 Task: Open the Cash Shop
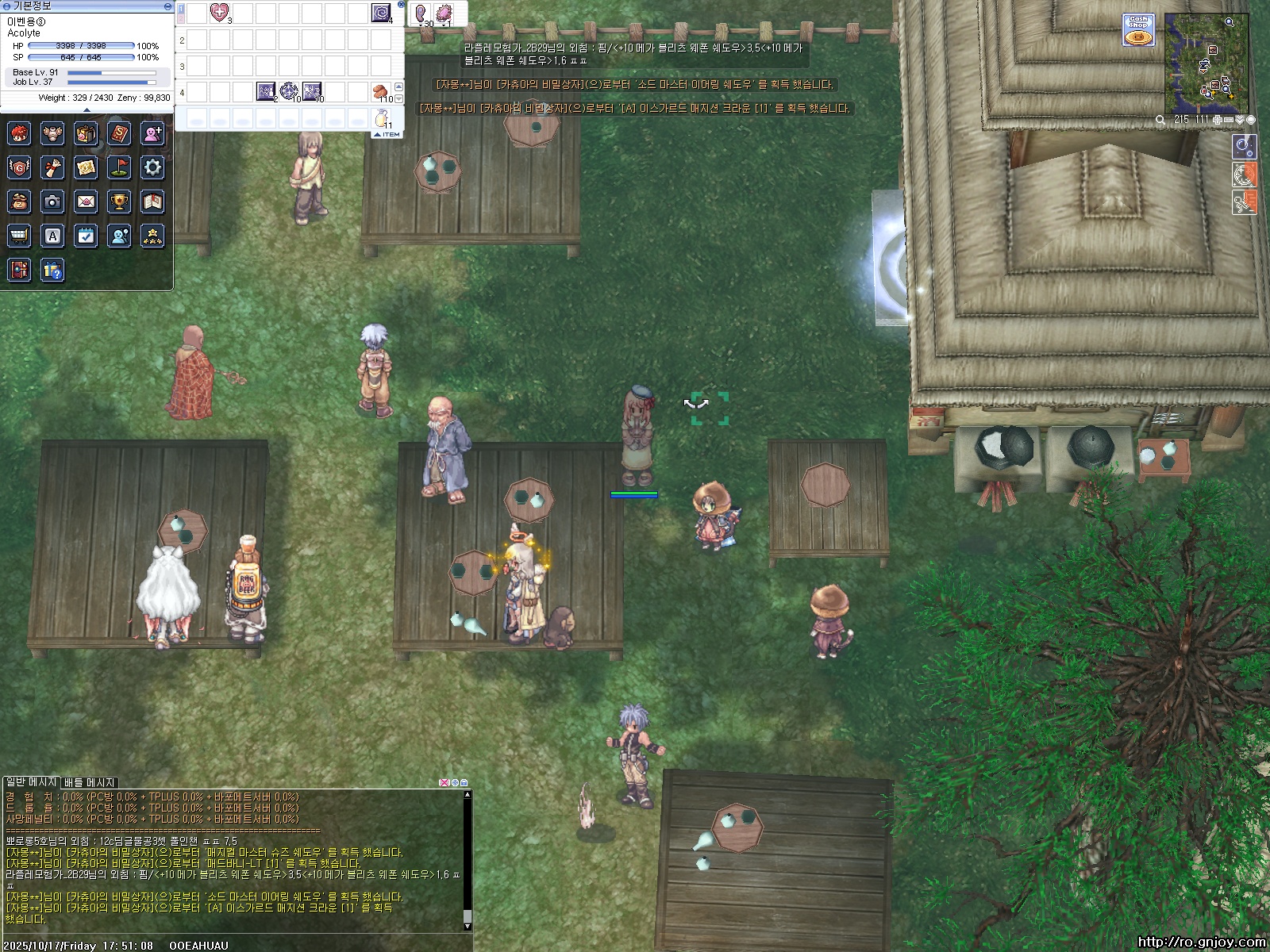coord(1138,30)
